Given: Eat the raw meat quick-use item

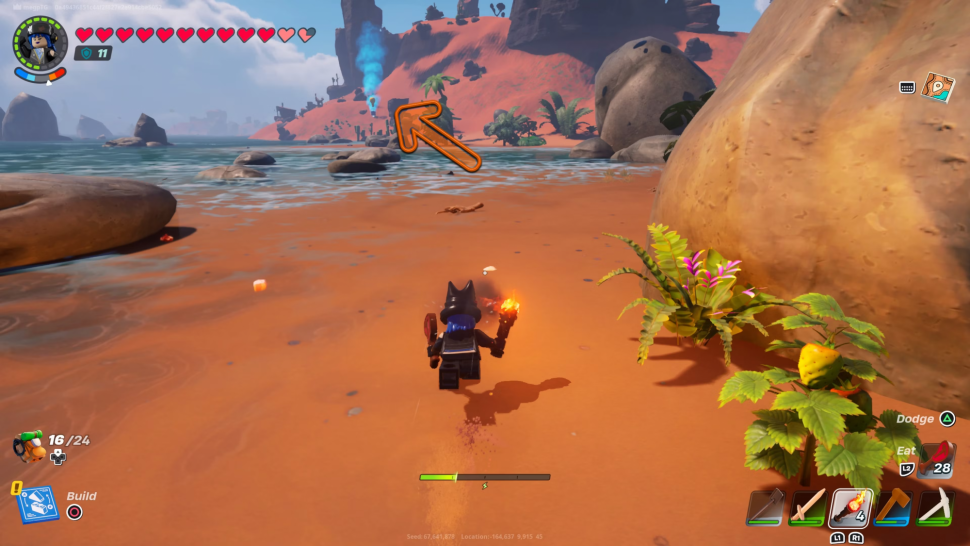Looking at the screenshot, I should [937, 457].
